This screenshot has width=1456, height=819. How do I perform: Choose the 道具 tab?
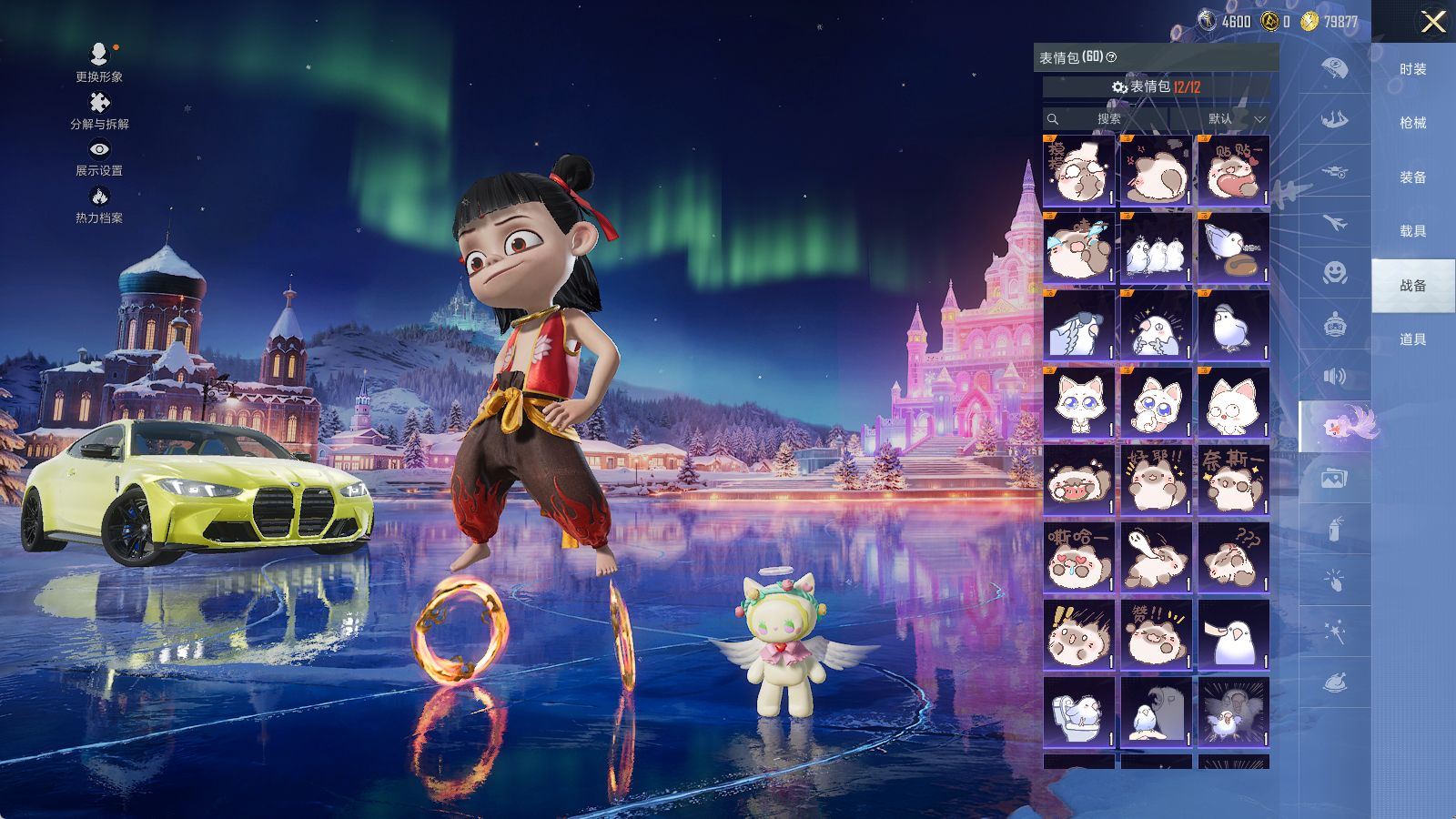coord(1412,339)
